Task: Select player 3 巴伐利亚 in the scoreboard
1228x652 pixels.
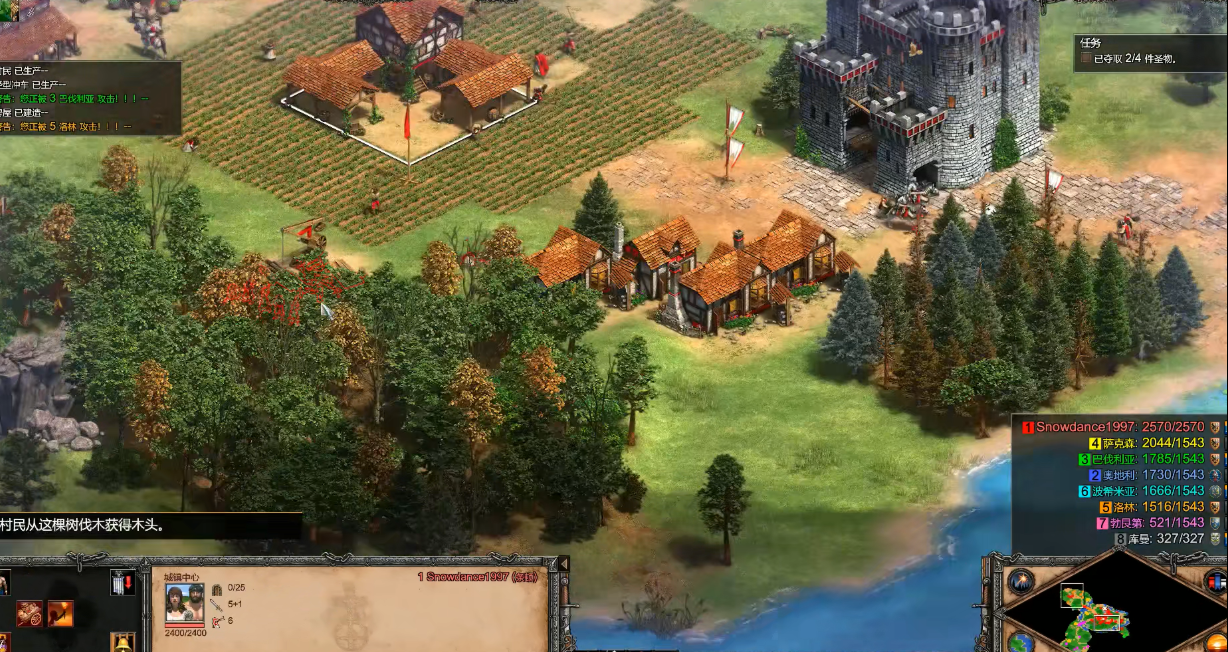Action: (1143, 459)
